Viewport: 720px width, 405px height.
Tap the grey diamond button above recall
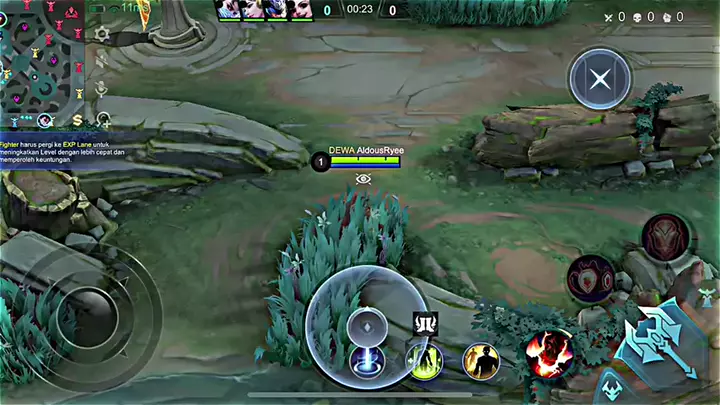point(366,326)
